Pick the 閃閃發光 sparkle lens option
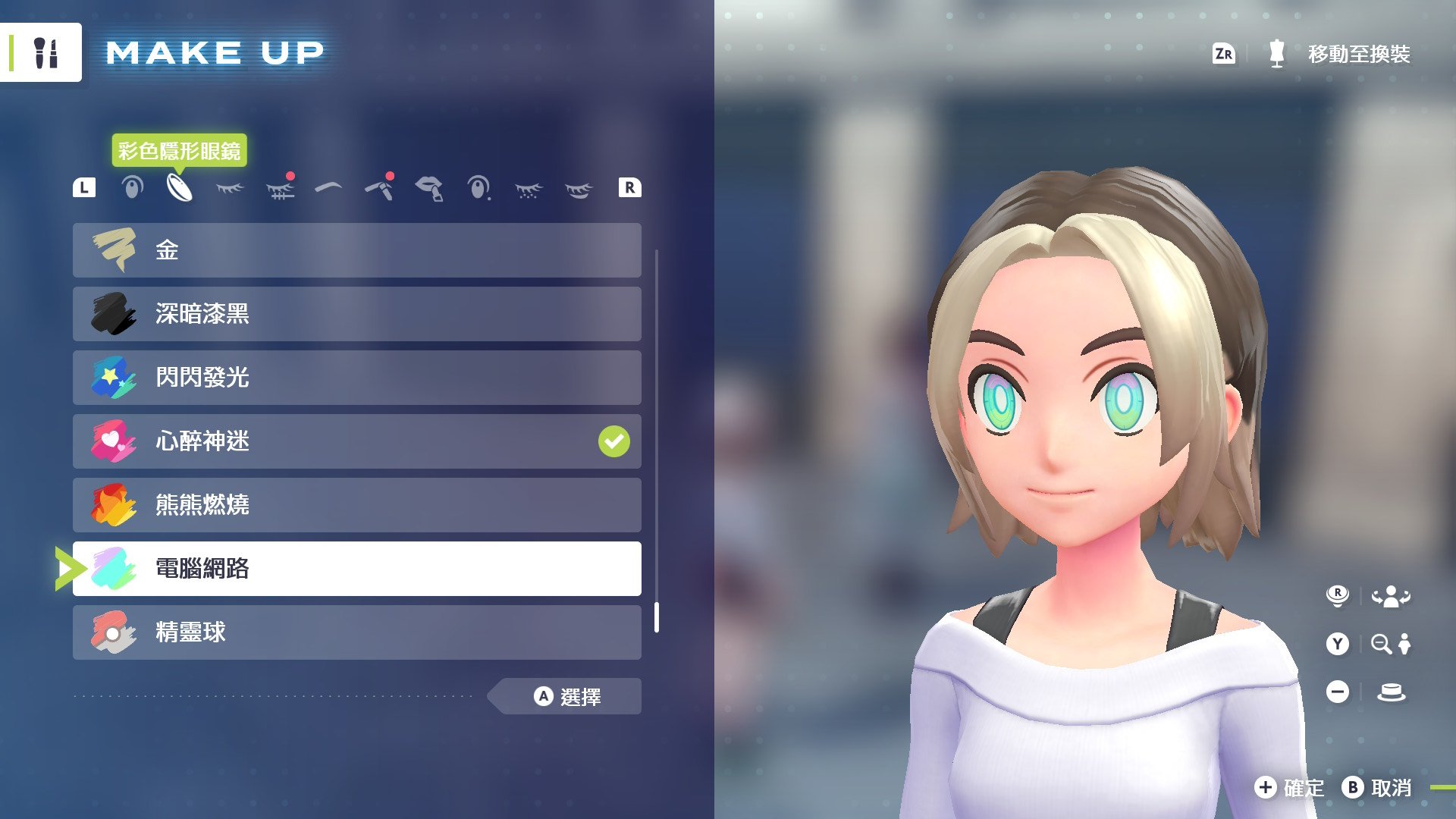Viewport: 1456px width, 819px height. click(356, 378)
